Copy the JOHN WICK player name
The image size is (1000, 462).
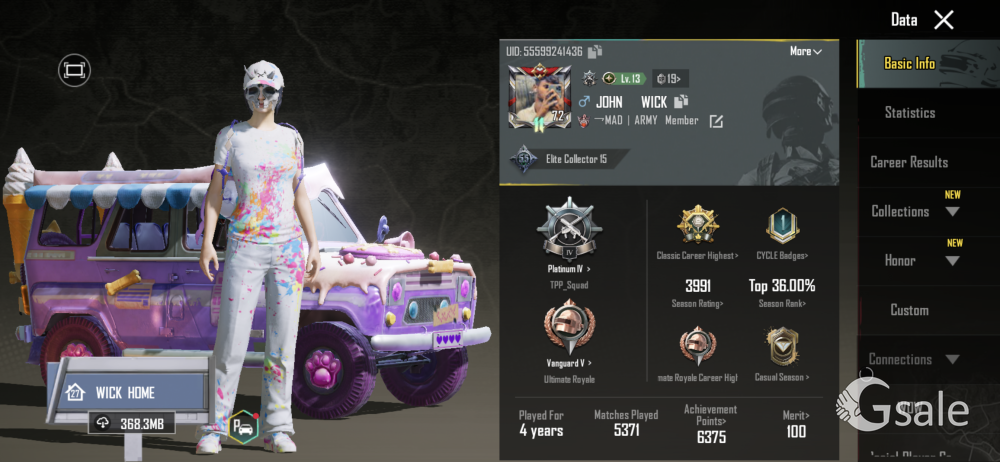pyautogui.click(x=682, y=102)
